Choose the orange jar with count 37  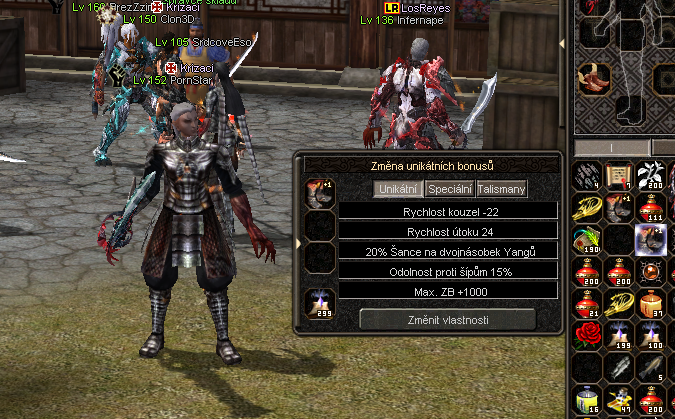pyautogui.click(x=651, y=303)
